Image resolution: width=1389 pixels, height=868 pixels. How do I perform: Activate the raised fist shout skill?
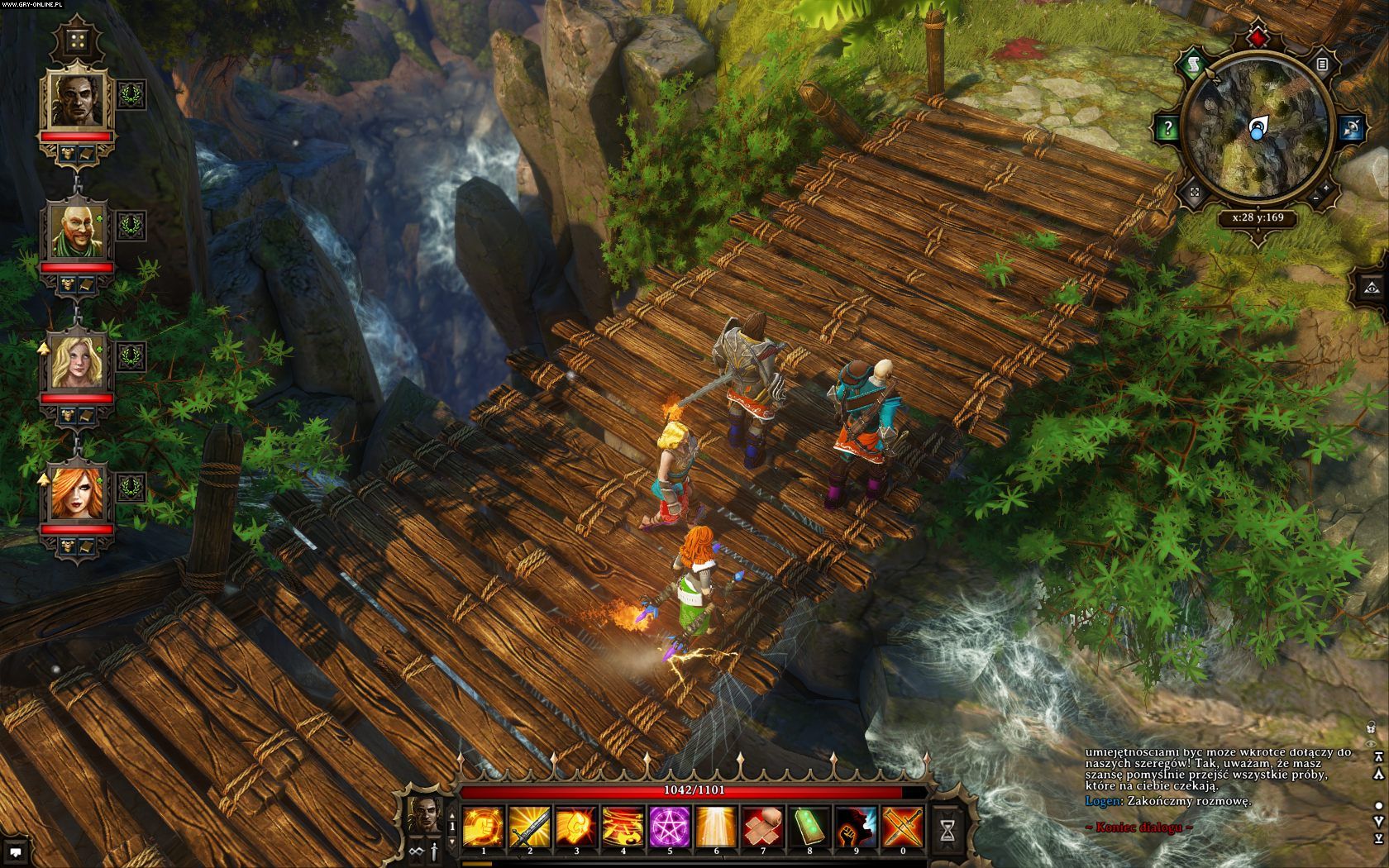pos(856,825)
